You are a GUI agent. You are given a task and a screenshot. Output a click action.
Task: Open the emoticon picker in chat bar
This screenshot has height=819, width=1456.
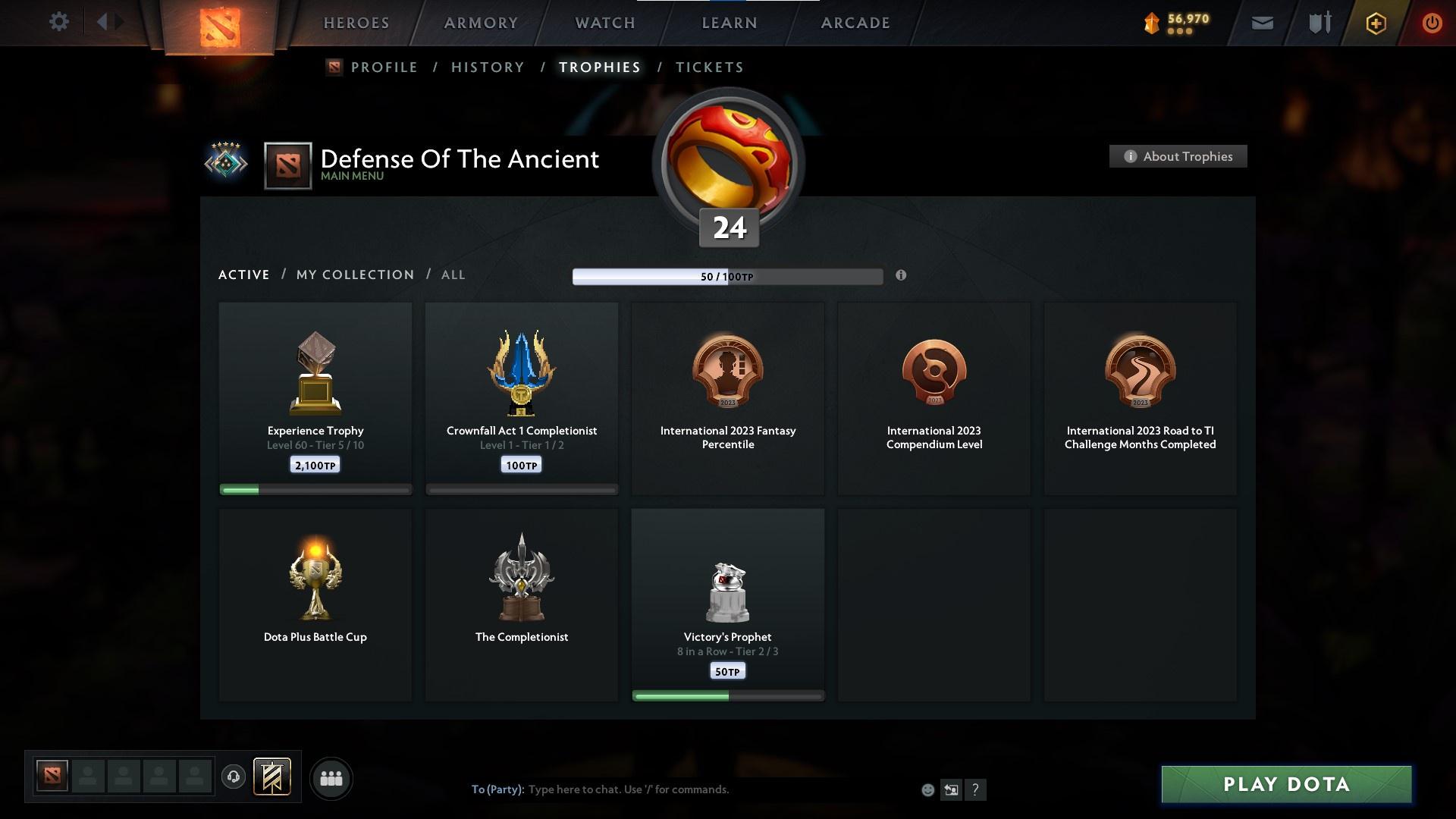pos(927,789)
